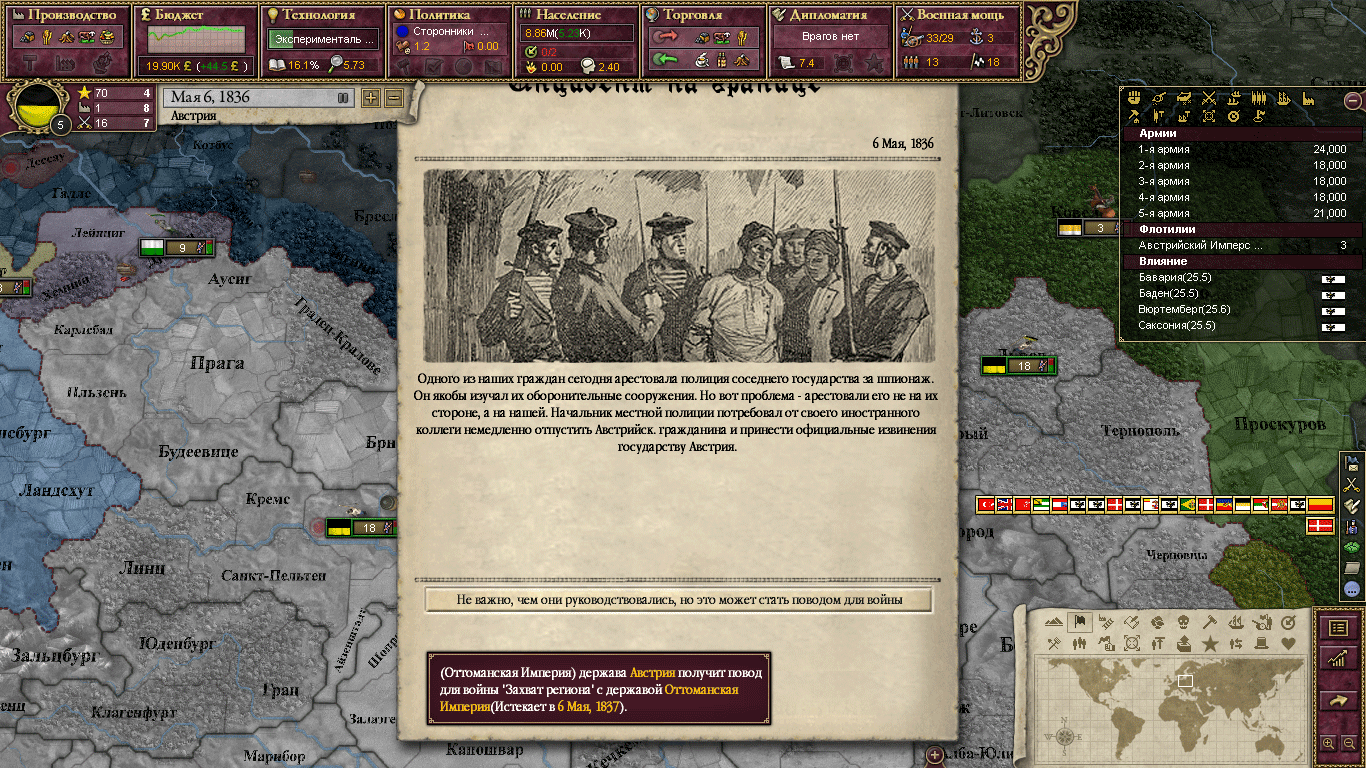
Task: Toggle pause on the date bar
Action: coord(343,98)
